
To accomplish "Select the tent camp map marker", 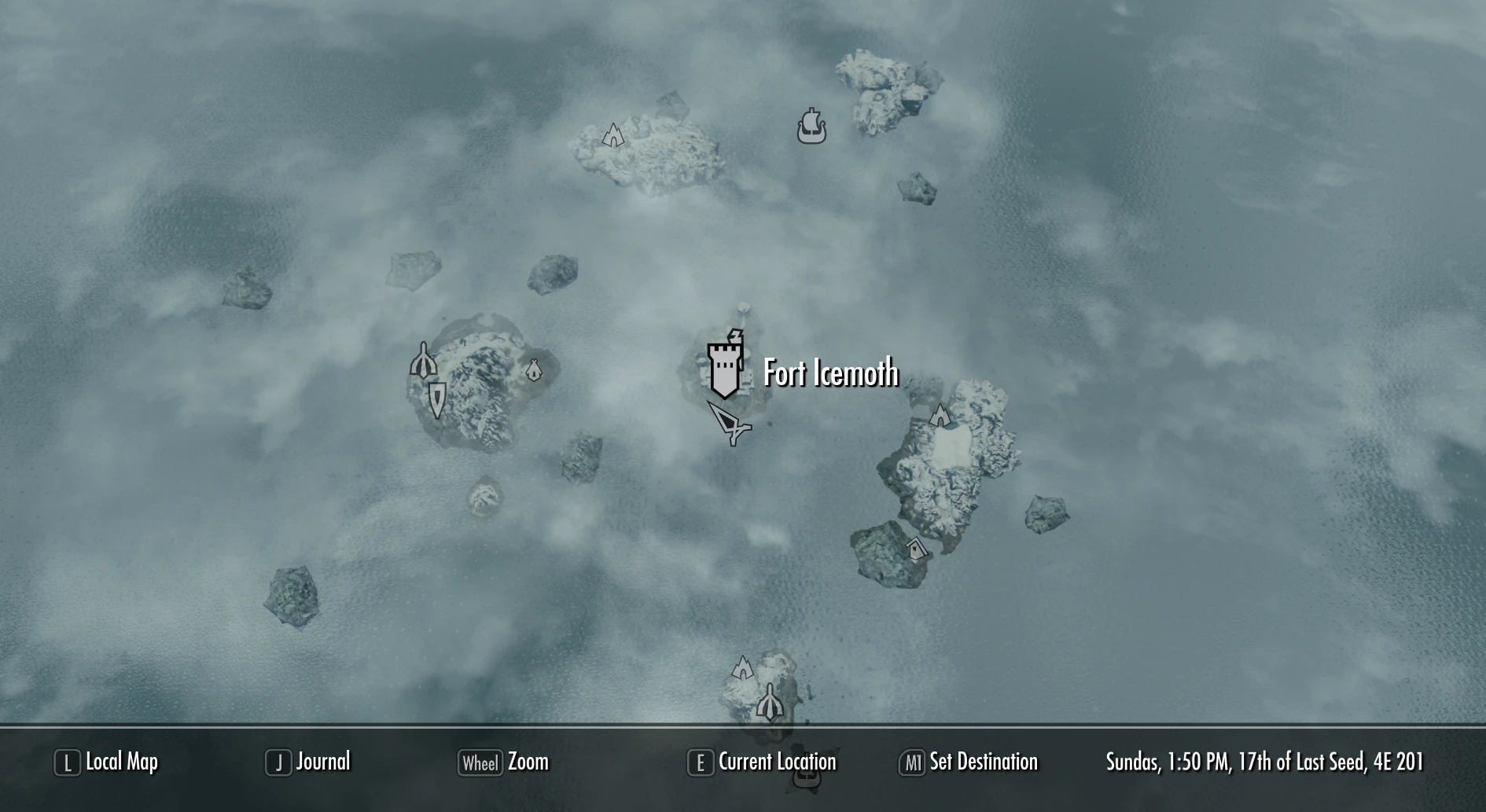I will [x=534, y=369].
